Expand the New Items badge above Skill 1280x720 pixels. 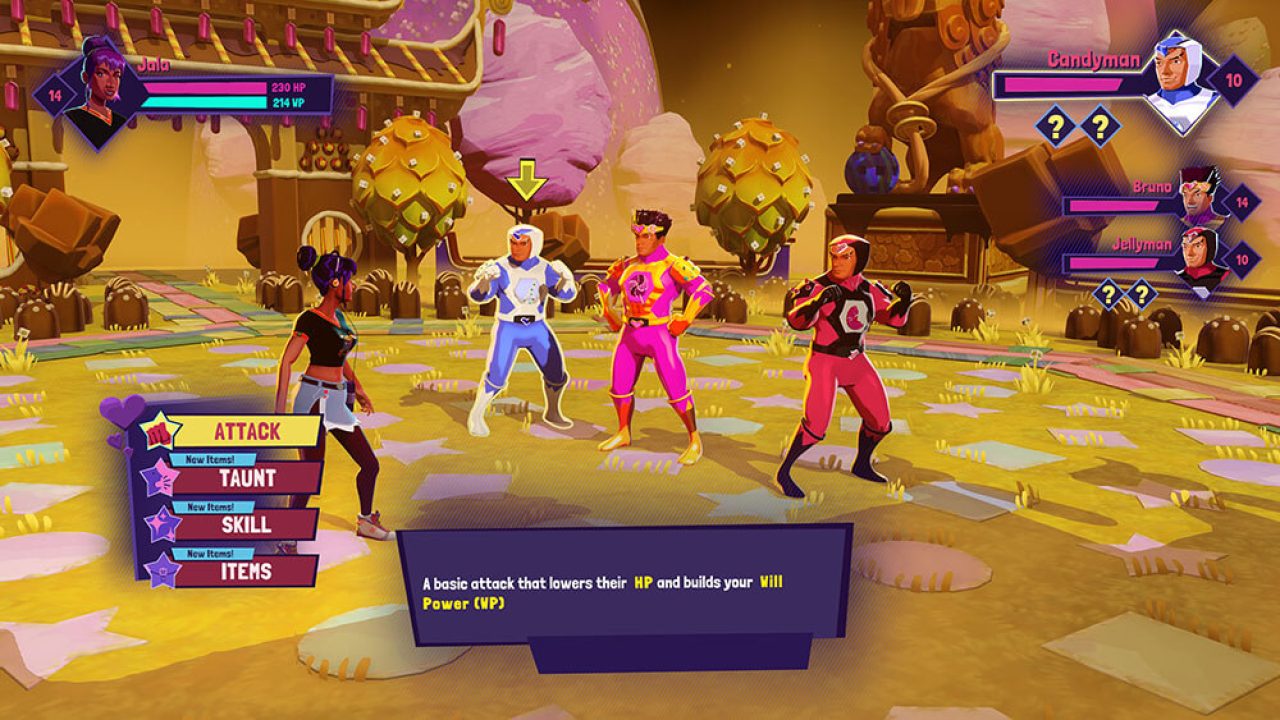[x=211, y=505]
